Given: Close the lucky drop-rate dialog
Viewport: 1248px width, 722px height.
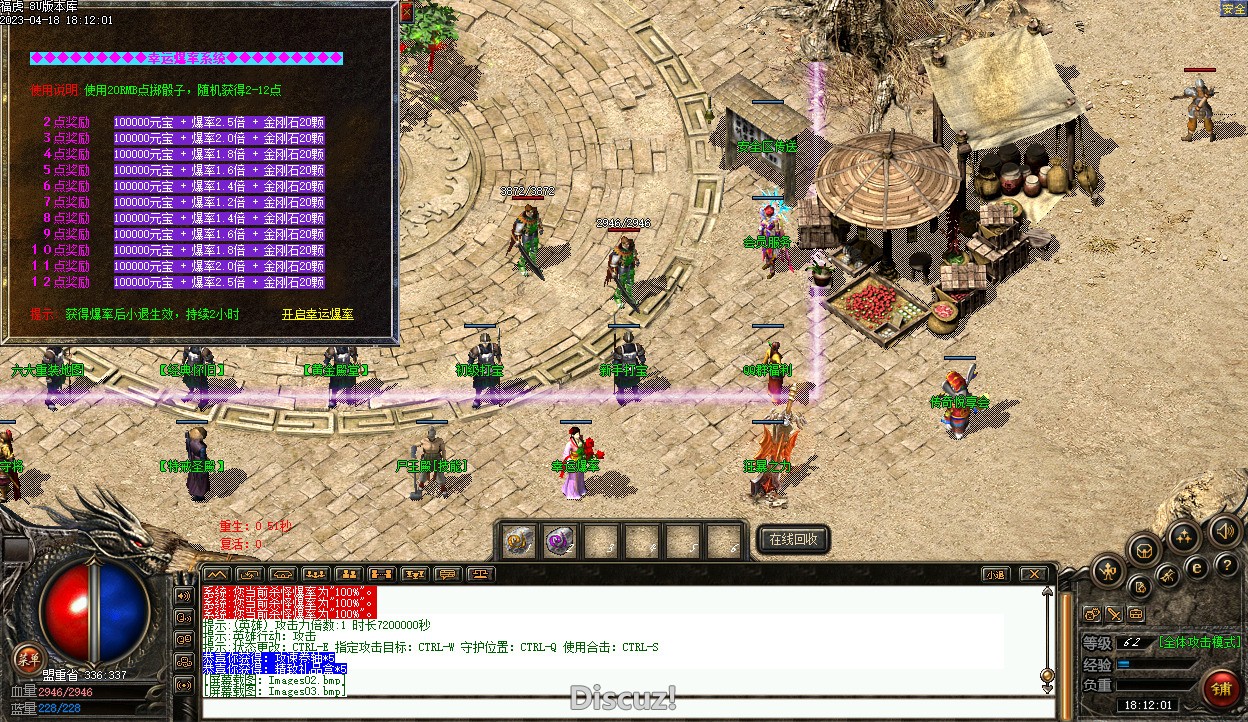Looking at the screenshot, I should [406, 13].
